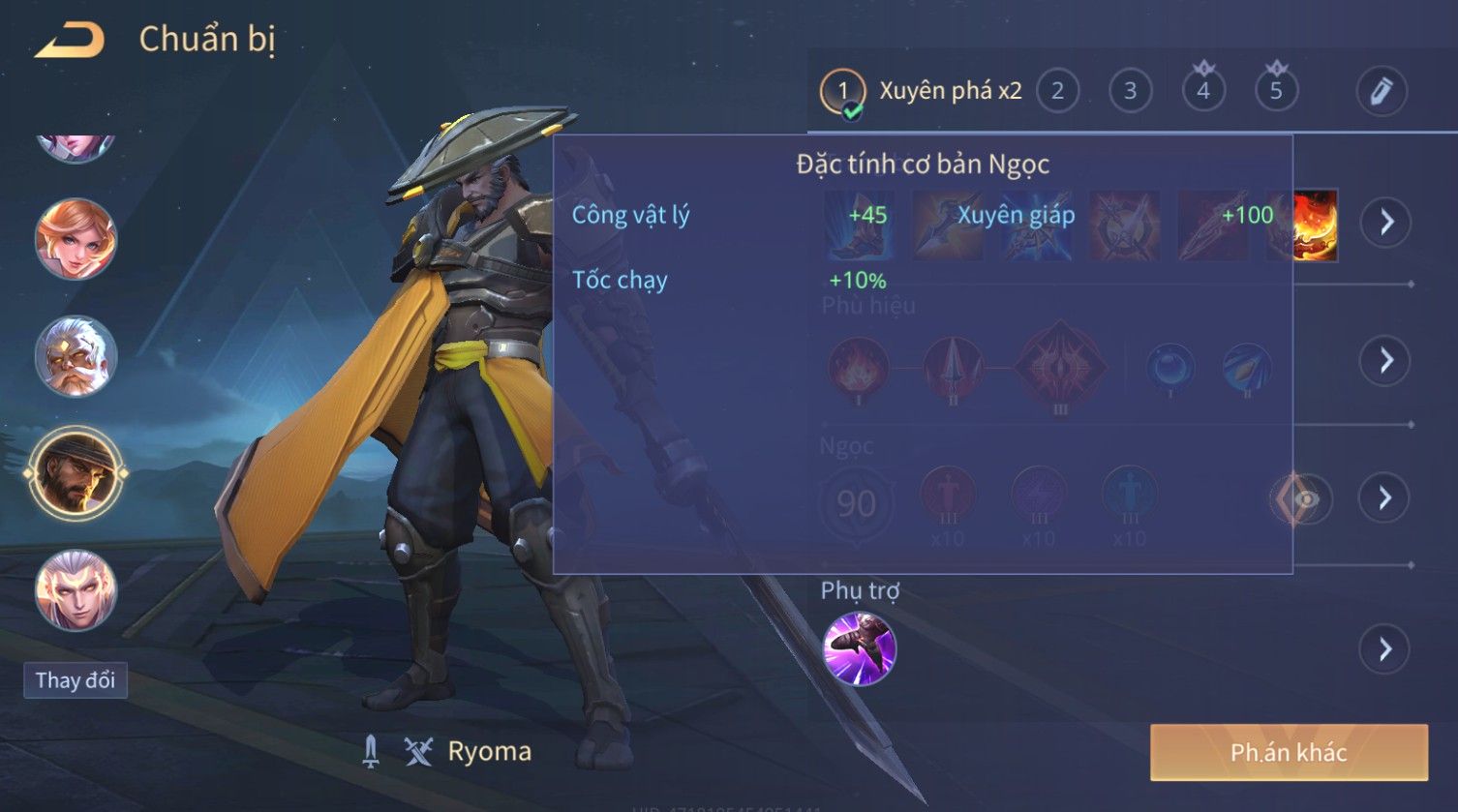Choose the orange-haired female hero portrait
The height and width of the screenshot is (812, 1458).
pyautogui.click(x=76, y=239)
